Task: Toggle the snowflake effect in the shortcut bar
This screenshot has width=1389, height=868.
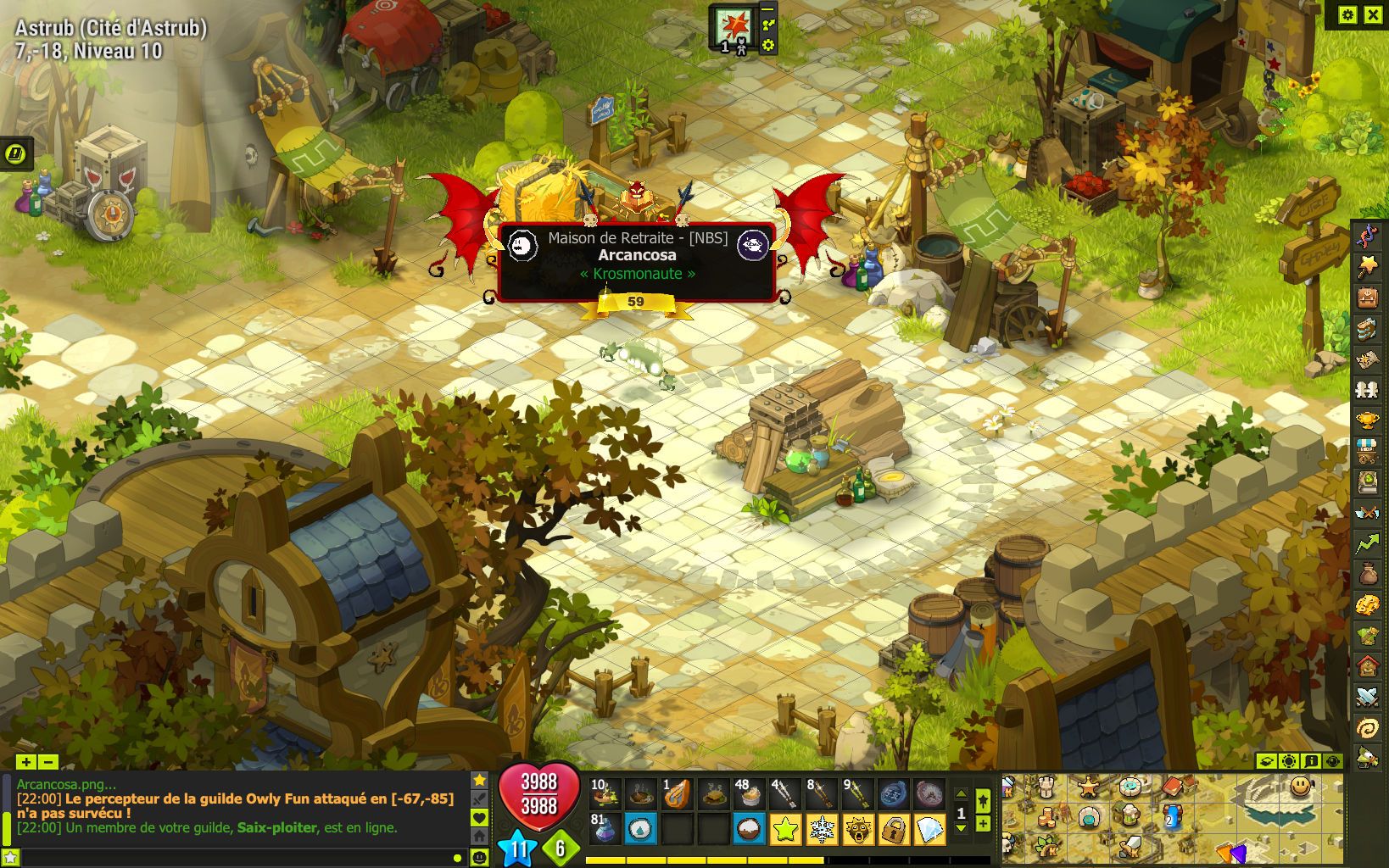Action: point(822,829)
